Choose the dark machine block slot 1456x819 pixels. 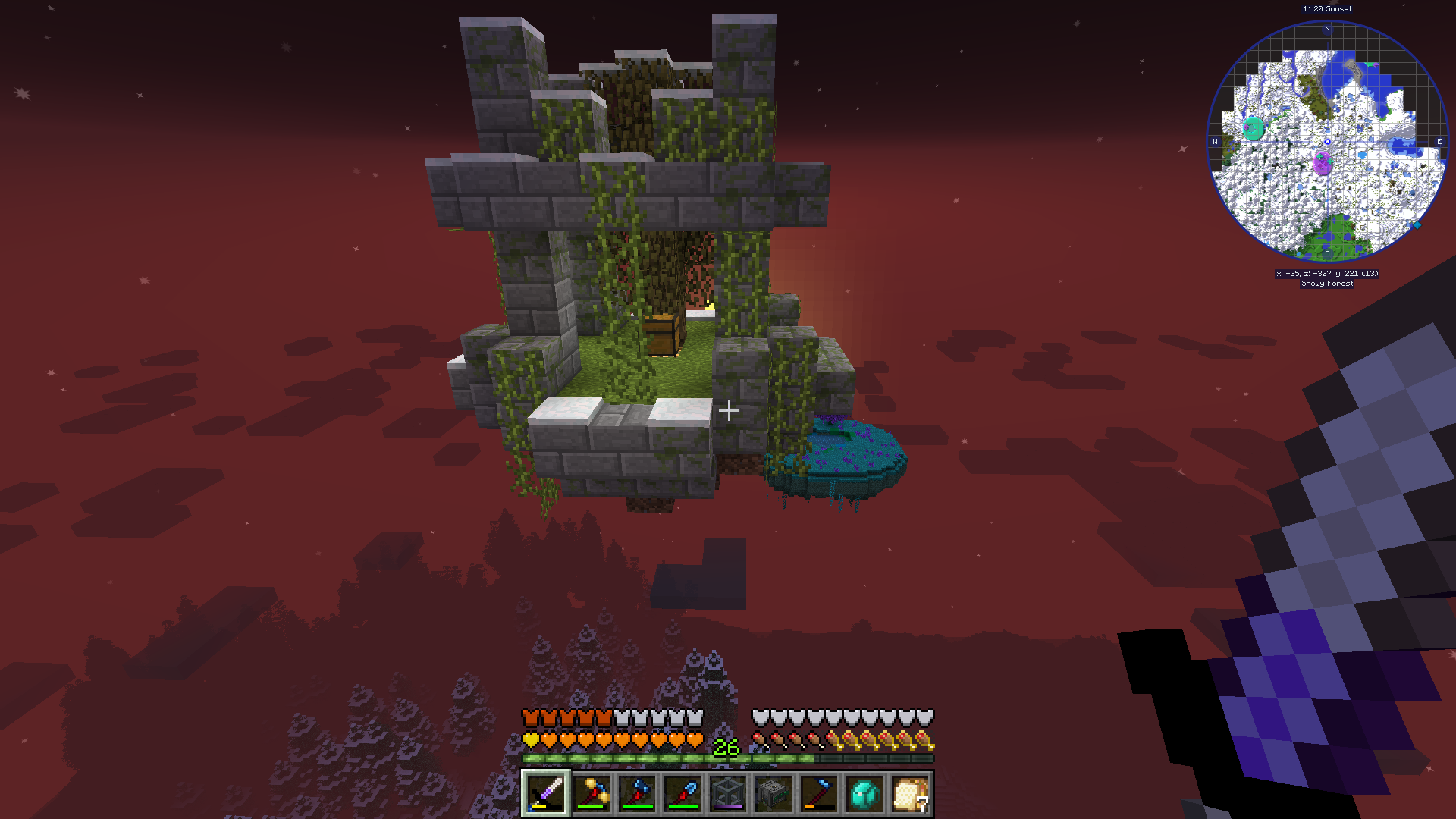coord(773,794)
